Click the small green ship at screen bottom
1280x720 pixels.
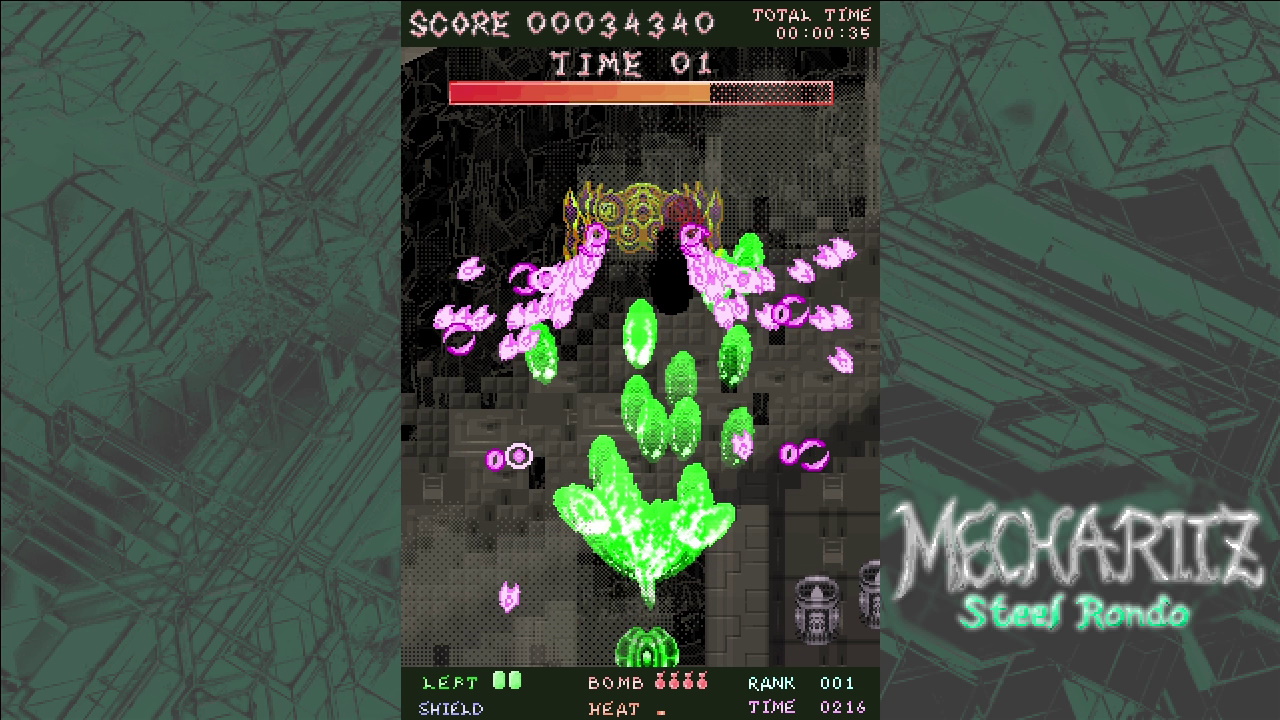pos(650,650)
